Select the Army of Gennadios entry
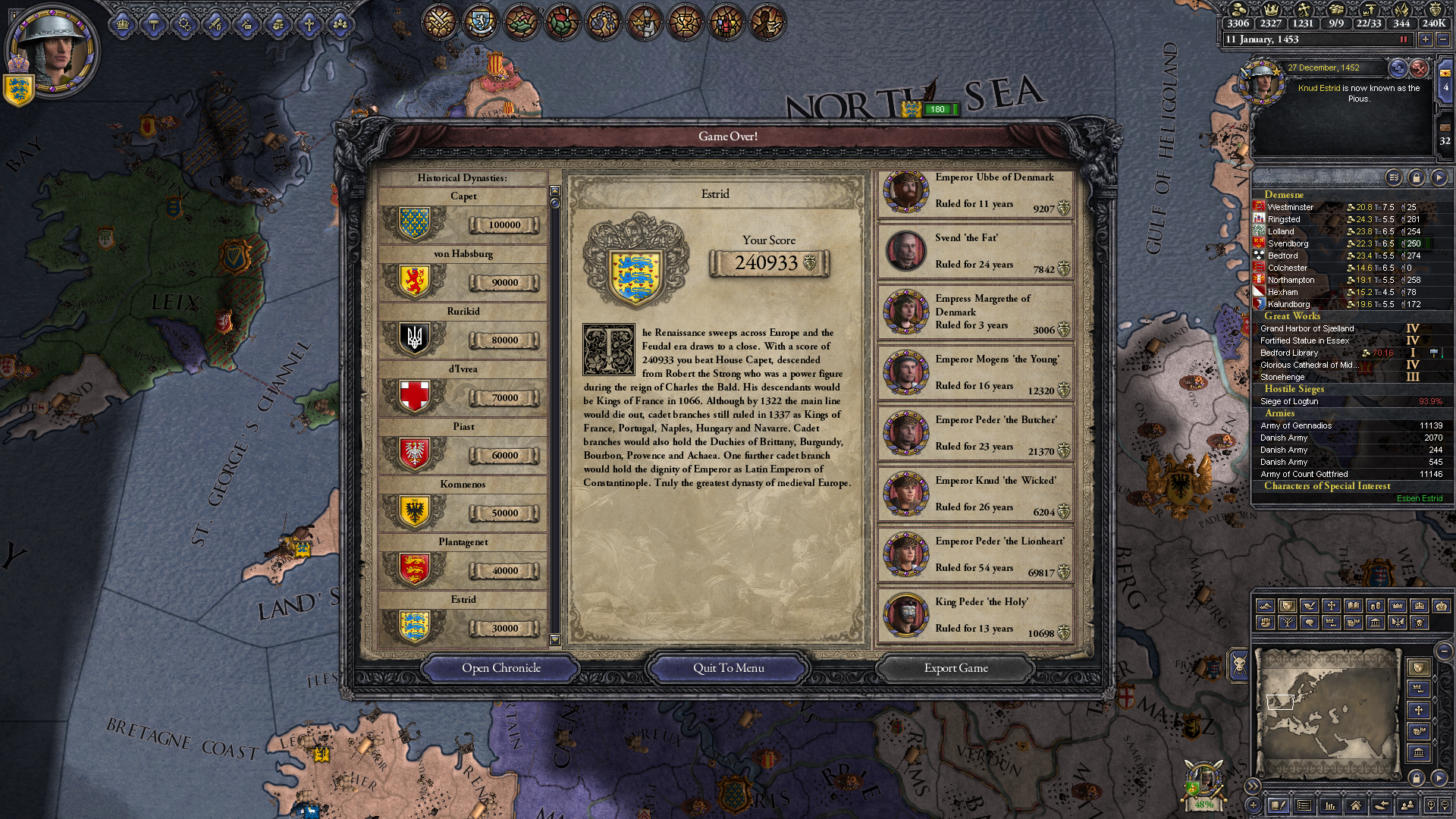The height and width of the screenshot is (819, 1456). tap(1296, 425)
